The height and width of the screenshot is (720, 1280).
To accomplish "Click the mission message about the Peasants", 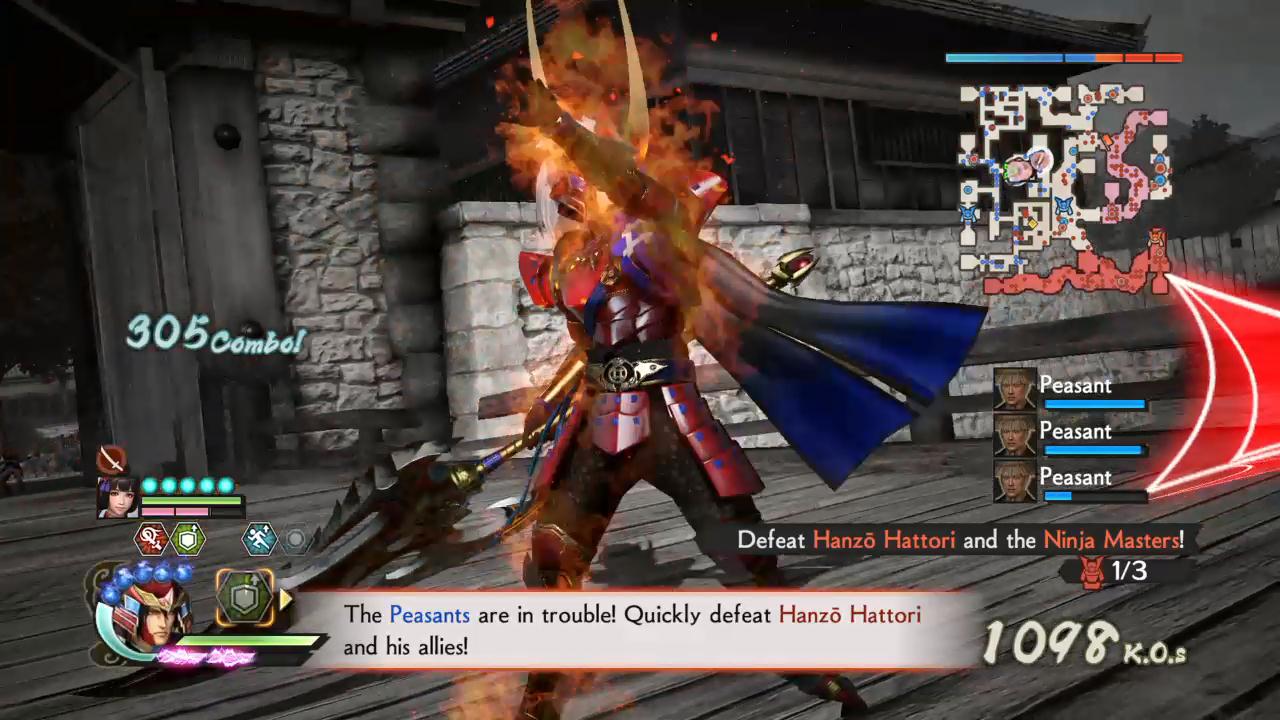I will pos(632,630).
